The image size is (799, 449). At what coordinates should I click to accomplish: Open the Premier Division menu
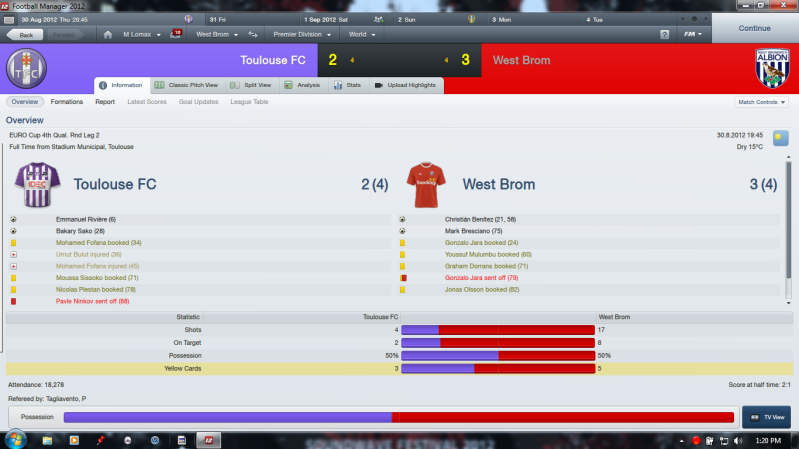click(297, 35)
